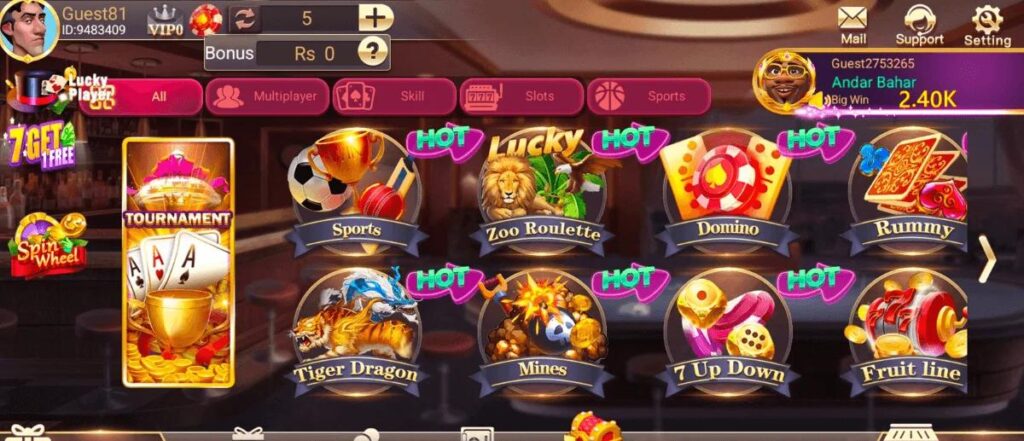Image resolution: width=1024 pixels, height=441 pixels.
Task: Click the bonus question mark help button
Action: (373, 52)
